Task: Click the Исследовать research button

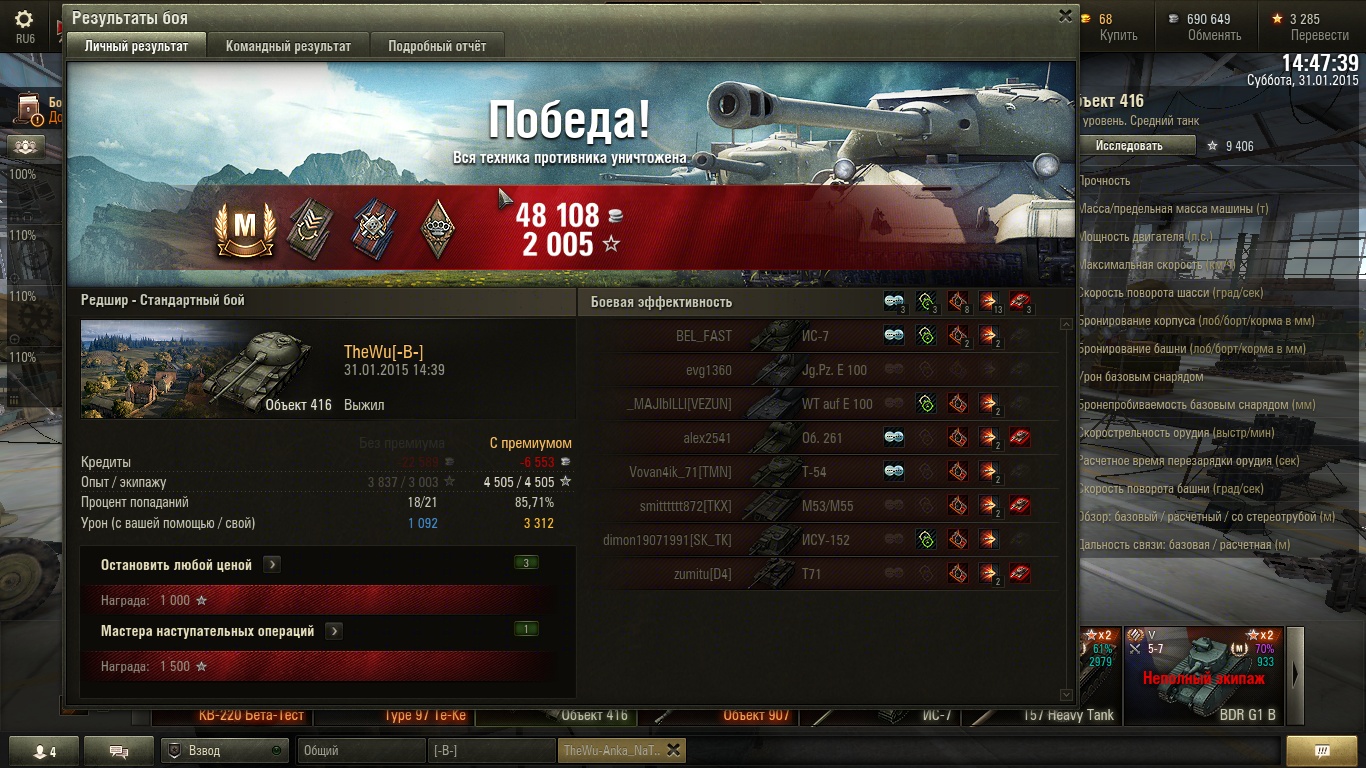Action: (x=1134, y=146)
